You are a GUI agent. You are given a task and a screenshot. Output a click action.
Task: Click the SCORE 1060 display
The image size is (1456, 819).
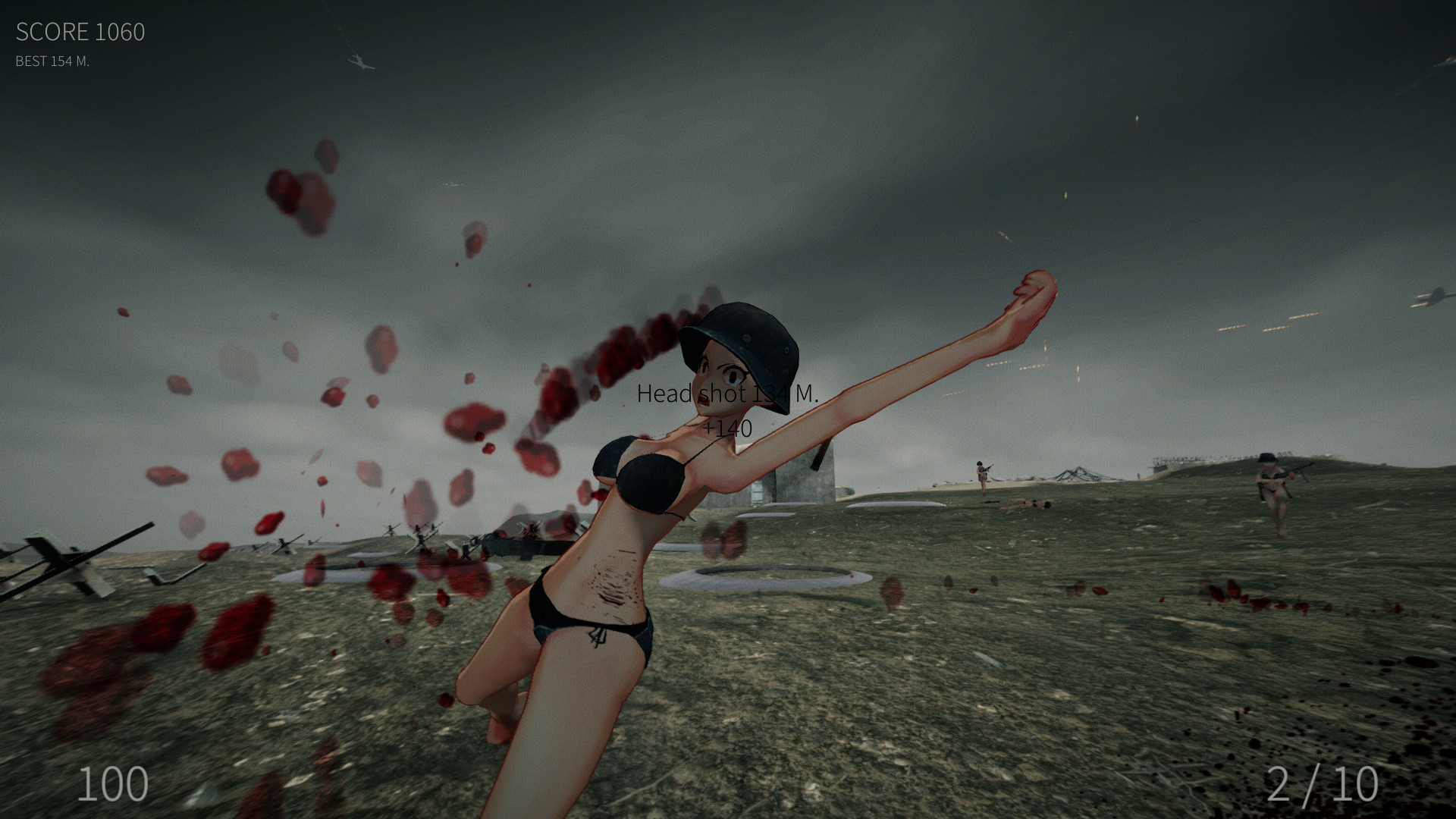pyautogui.click(x=80, y=32)
